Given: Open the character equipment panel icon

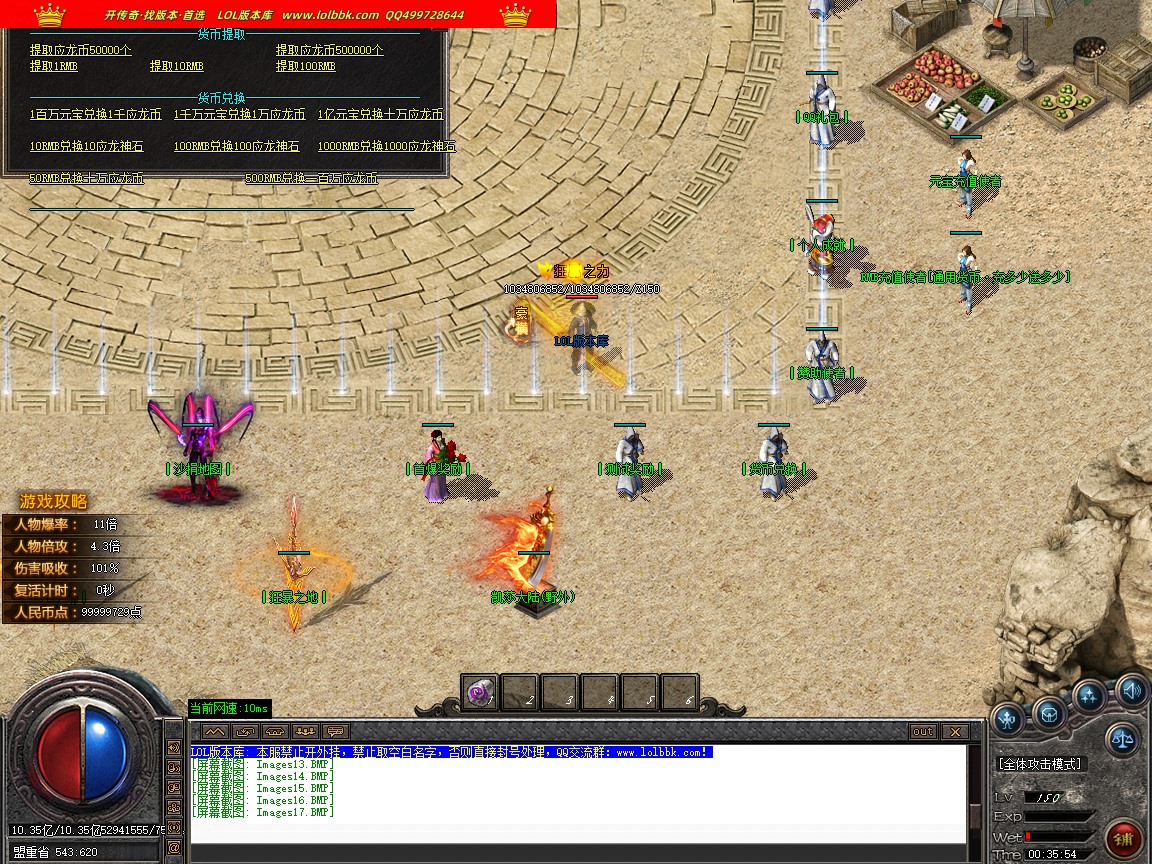Looking at the screenshot, I should [x=1007, y=716].
